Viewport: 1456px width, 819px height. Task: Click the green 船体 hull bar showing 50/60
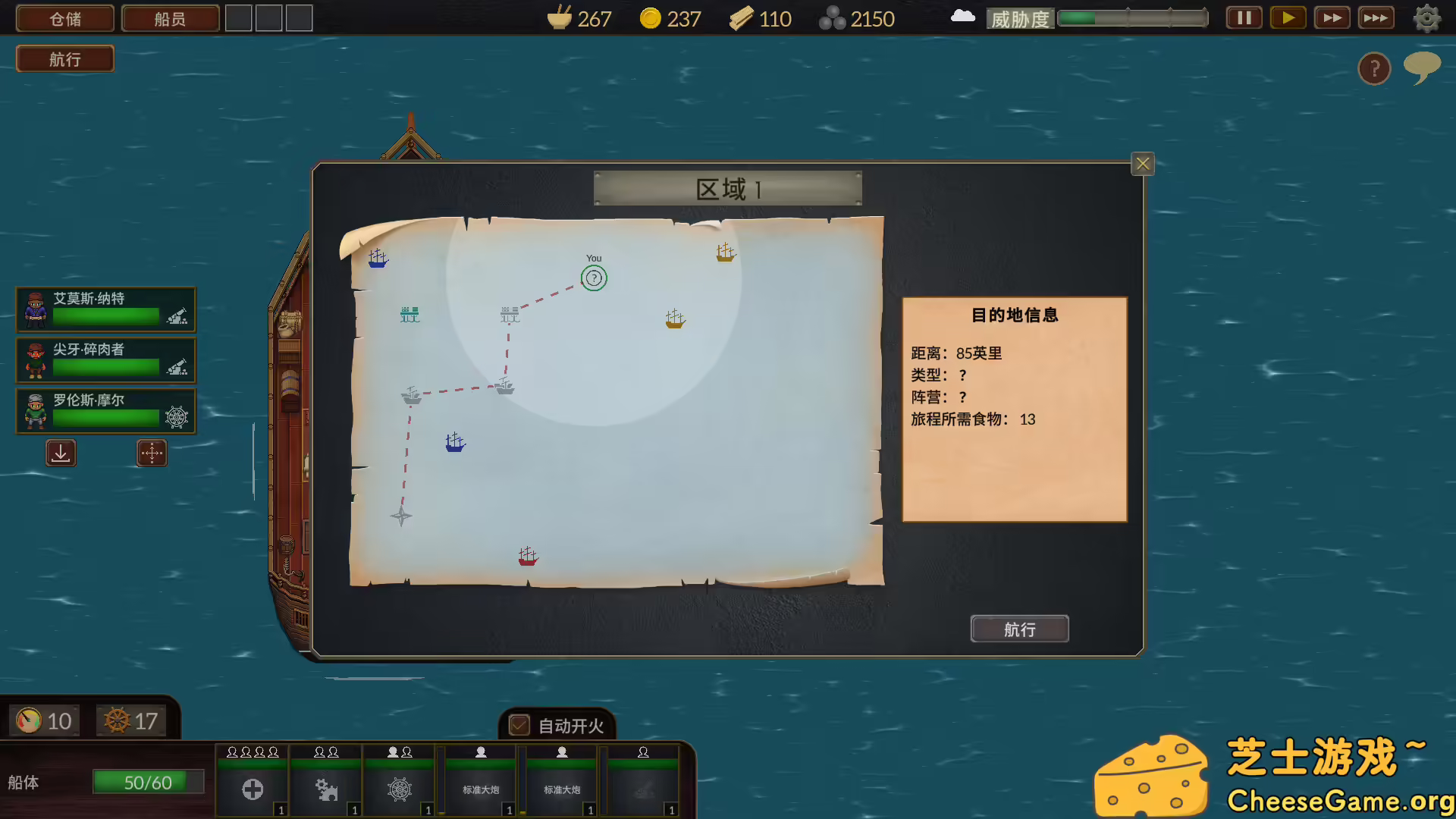click(149, 781)
